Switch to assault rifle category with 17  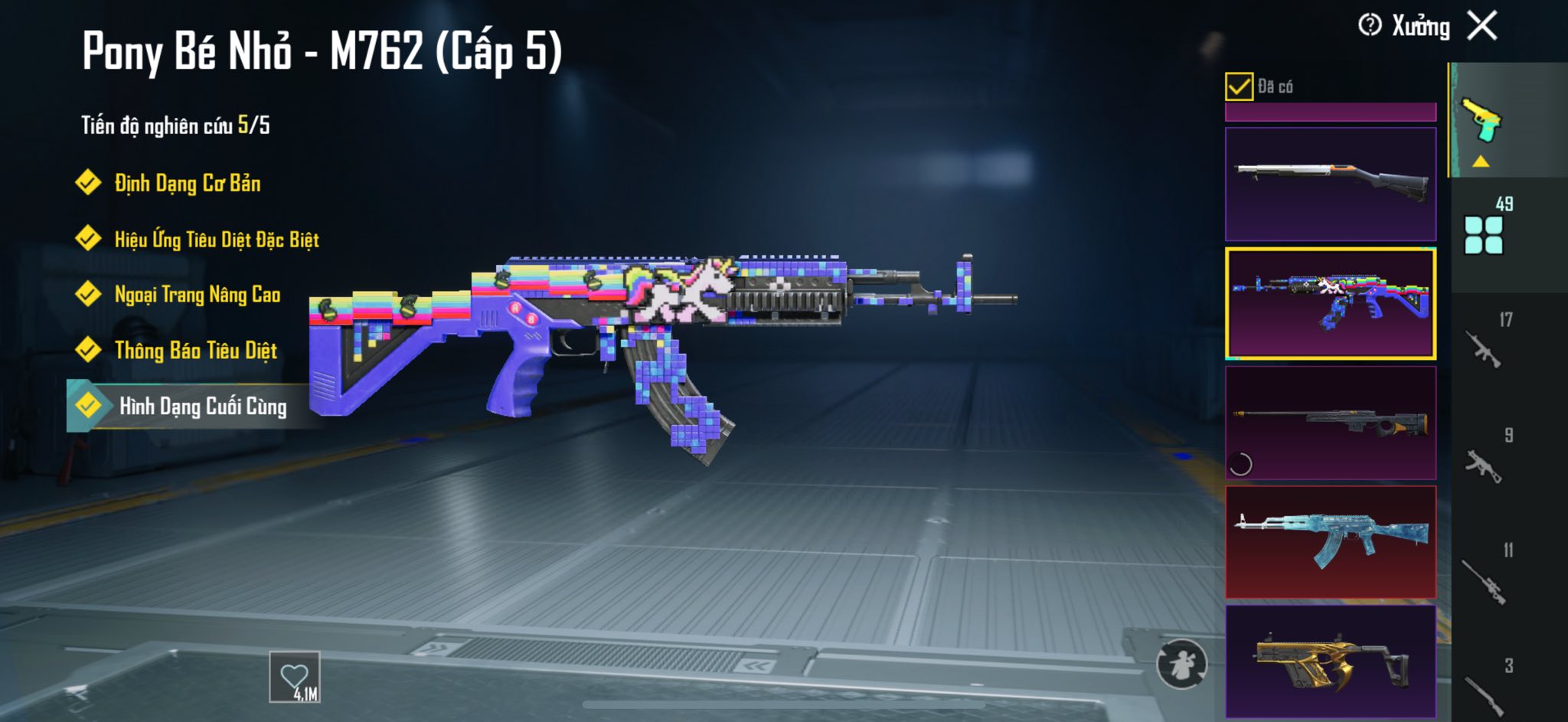tap(1485, 344)
